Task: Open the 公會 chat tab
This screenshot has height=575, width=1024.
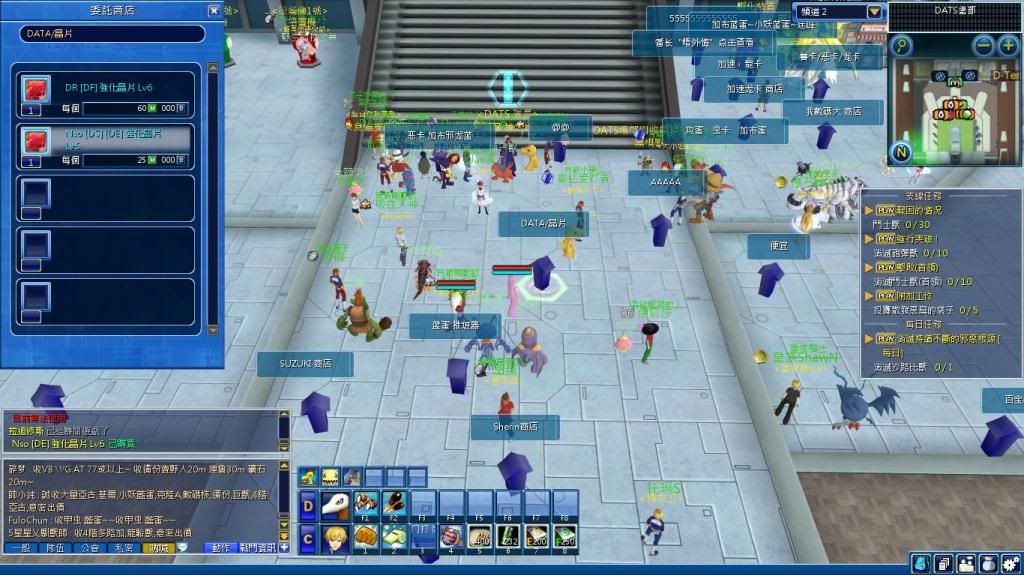Action: tap(91, 548)
